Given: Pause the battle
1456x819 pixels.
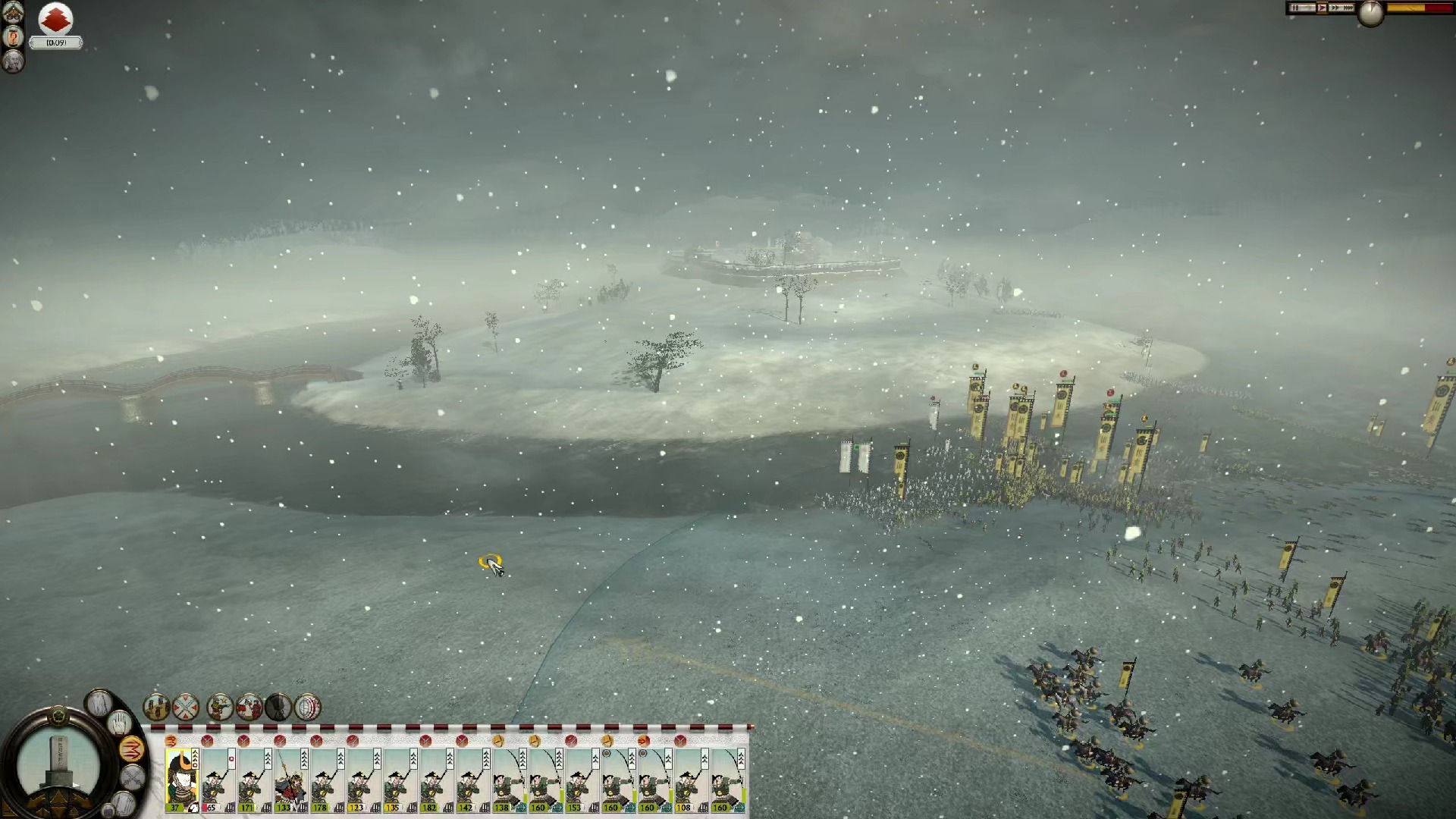Looking at the screenshot, I should click(x=1297, y=8).
